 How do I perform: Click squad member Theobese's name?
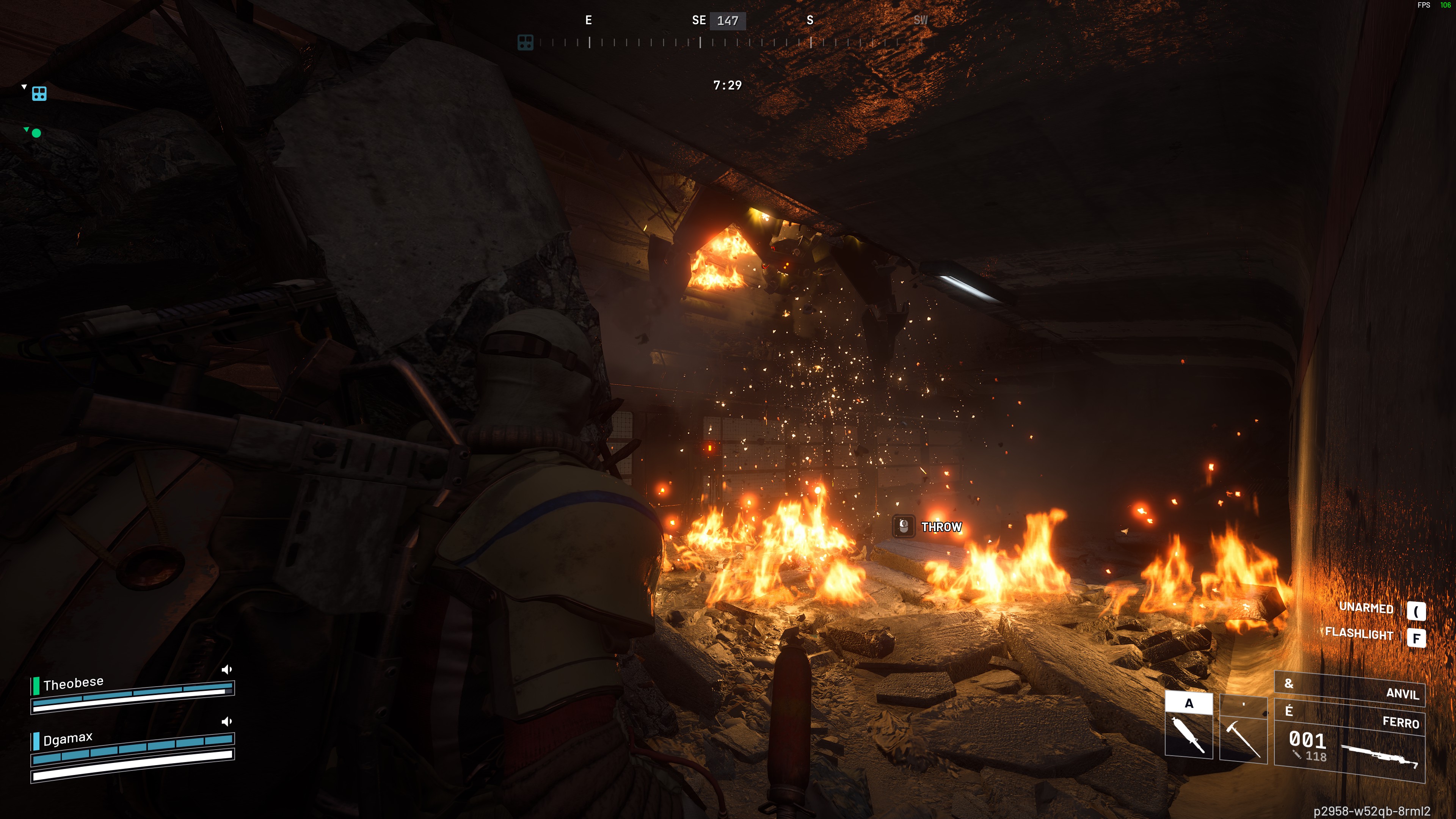74,683
